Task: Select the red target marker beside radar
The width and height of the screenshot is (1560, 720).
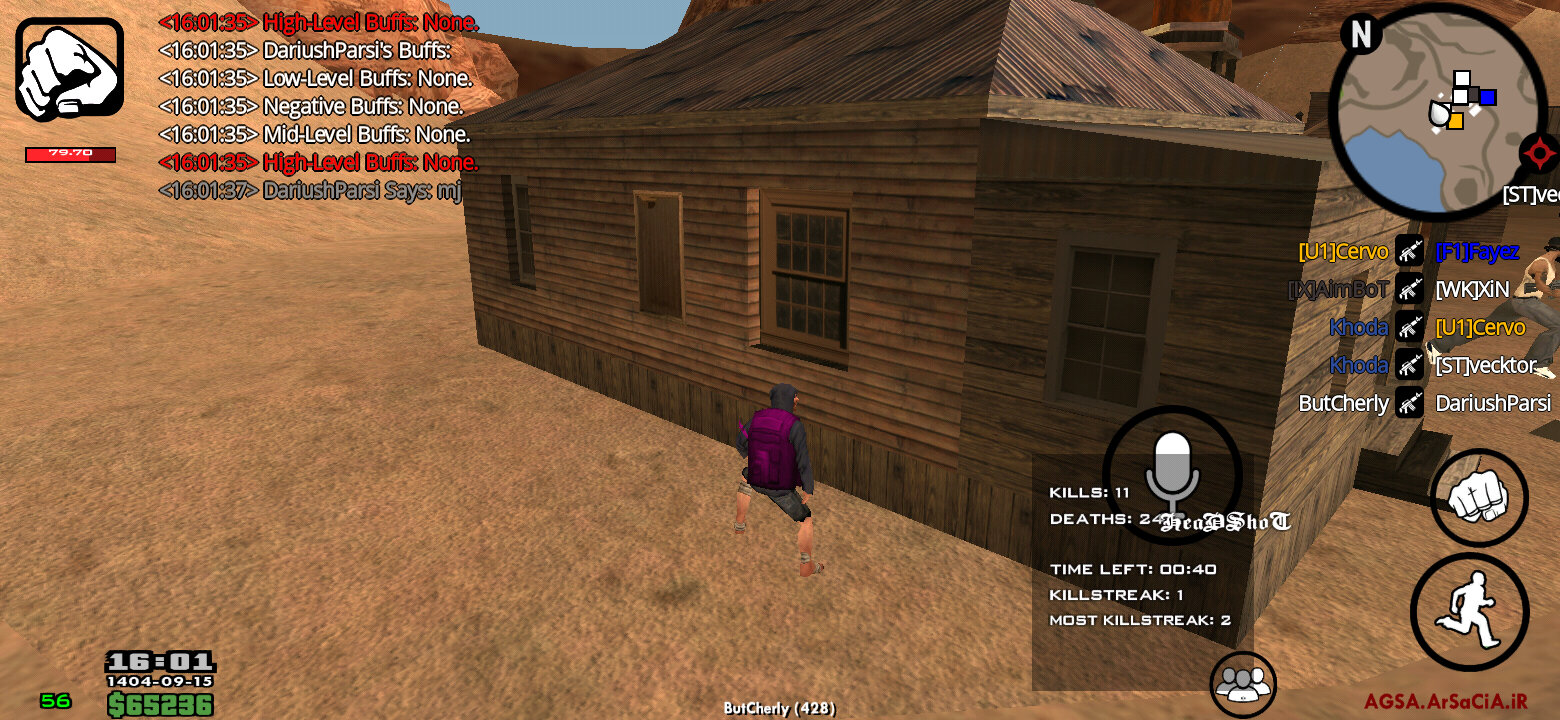Action: tap(1539, 154)
